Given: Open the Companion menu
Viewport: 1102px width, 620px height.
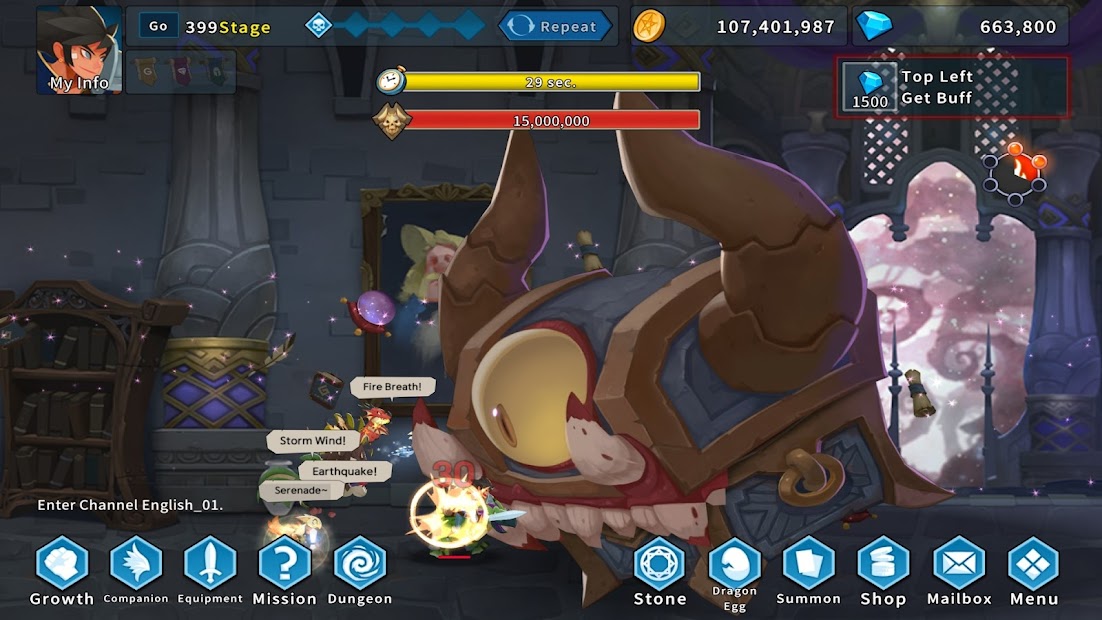Looking at the screenshot, I should (136, 565).
